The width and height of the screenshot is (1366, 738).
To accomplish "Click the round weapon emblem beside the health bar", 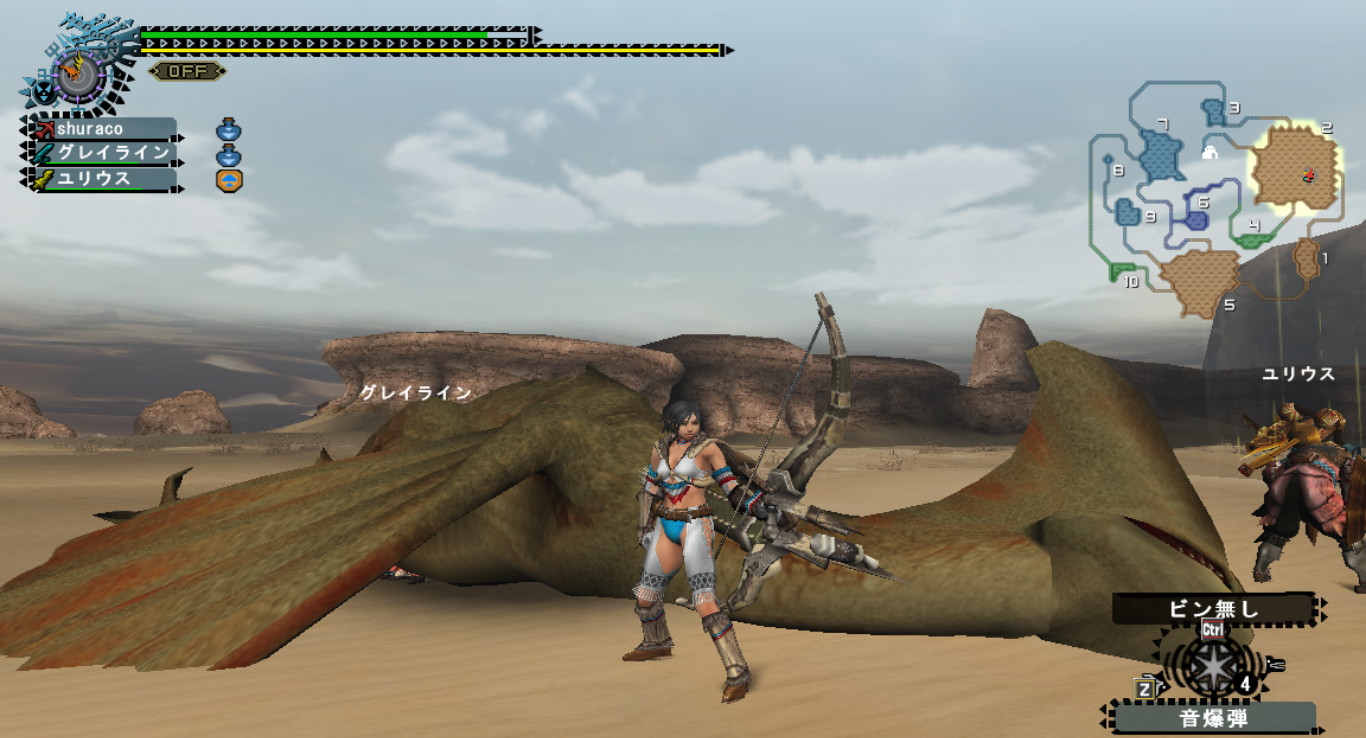I will pos(79,73).
